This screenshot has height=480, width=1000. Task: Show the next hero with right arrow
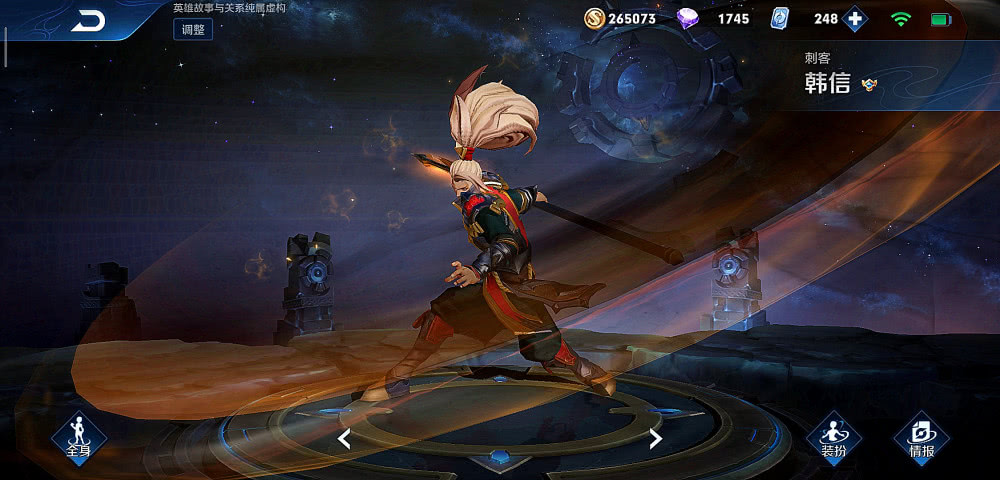pos(656,438)
